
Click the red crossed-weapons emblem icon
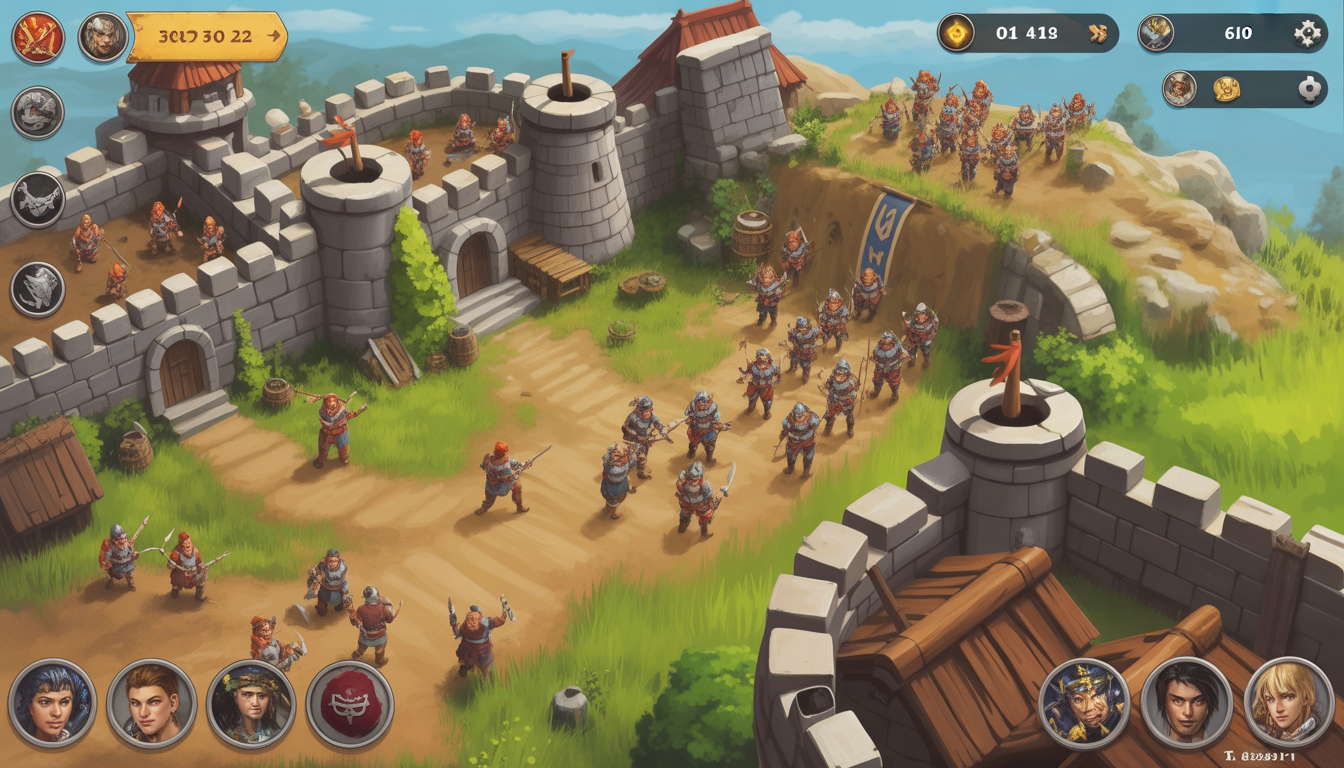pyautogui.click(x=38, y=38)
